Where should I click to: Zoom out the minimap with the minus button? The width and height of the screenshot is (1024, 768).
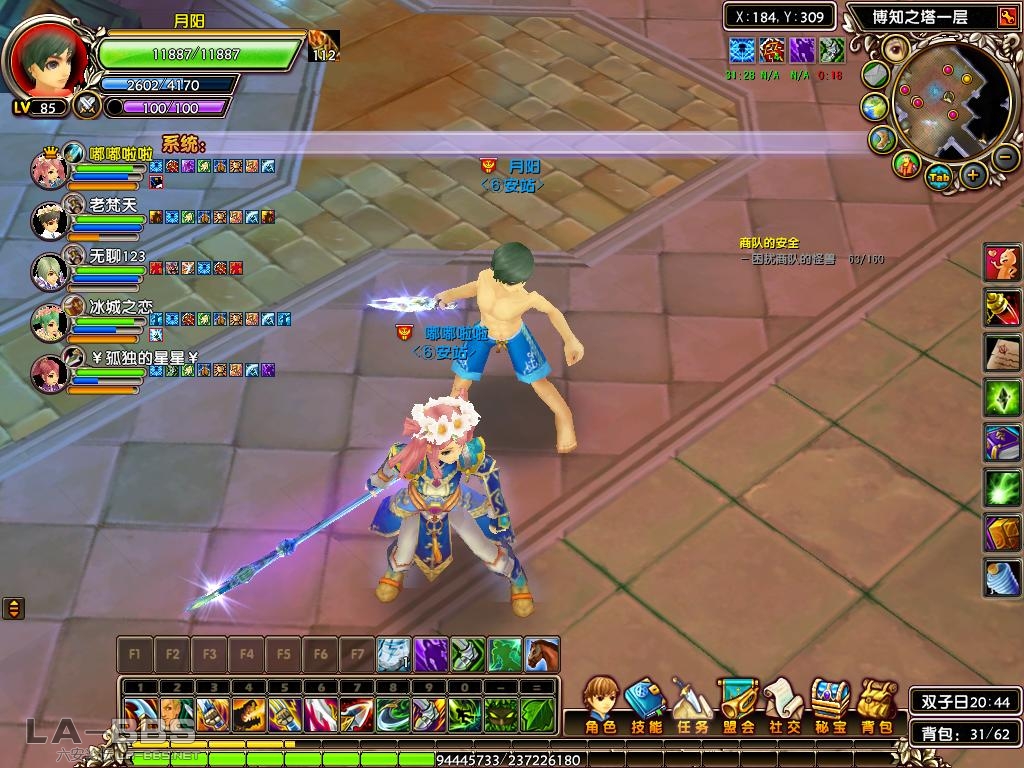coord(1006,157)
